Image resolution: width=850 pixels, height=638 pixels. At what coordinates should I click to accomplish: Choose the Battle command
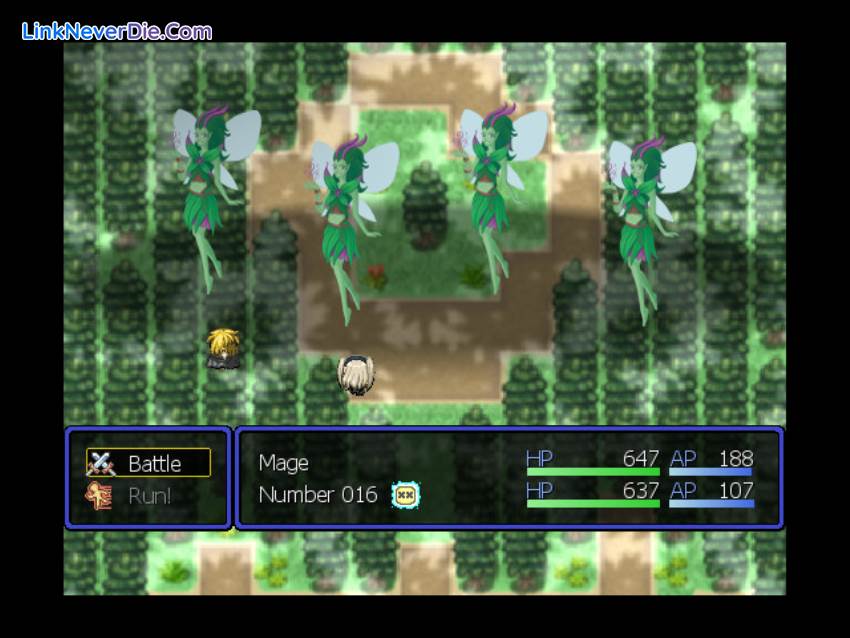149,463
